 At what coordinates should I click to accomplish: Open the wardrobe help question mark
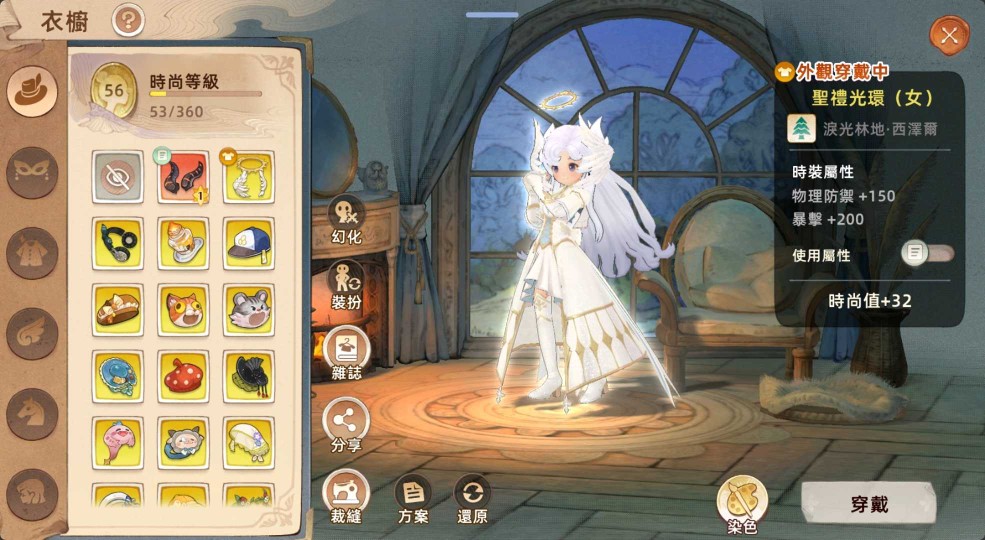pos(128,19)
